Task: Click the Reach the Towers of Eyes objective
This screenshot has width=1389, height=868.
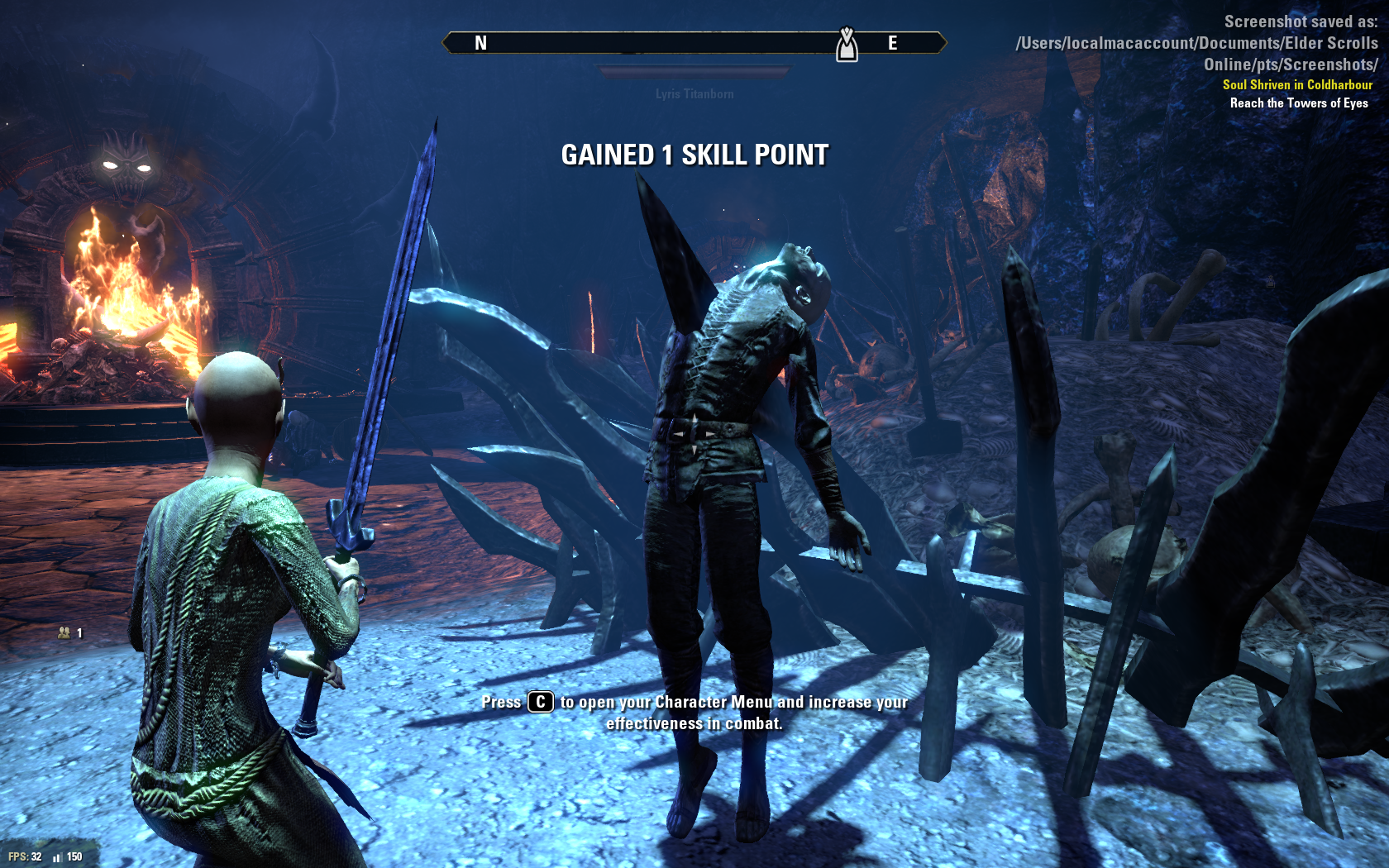Action: pos(1298,103)
